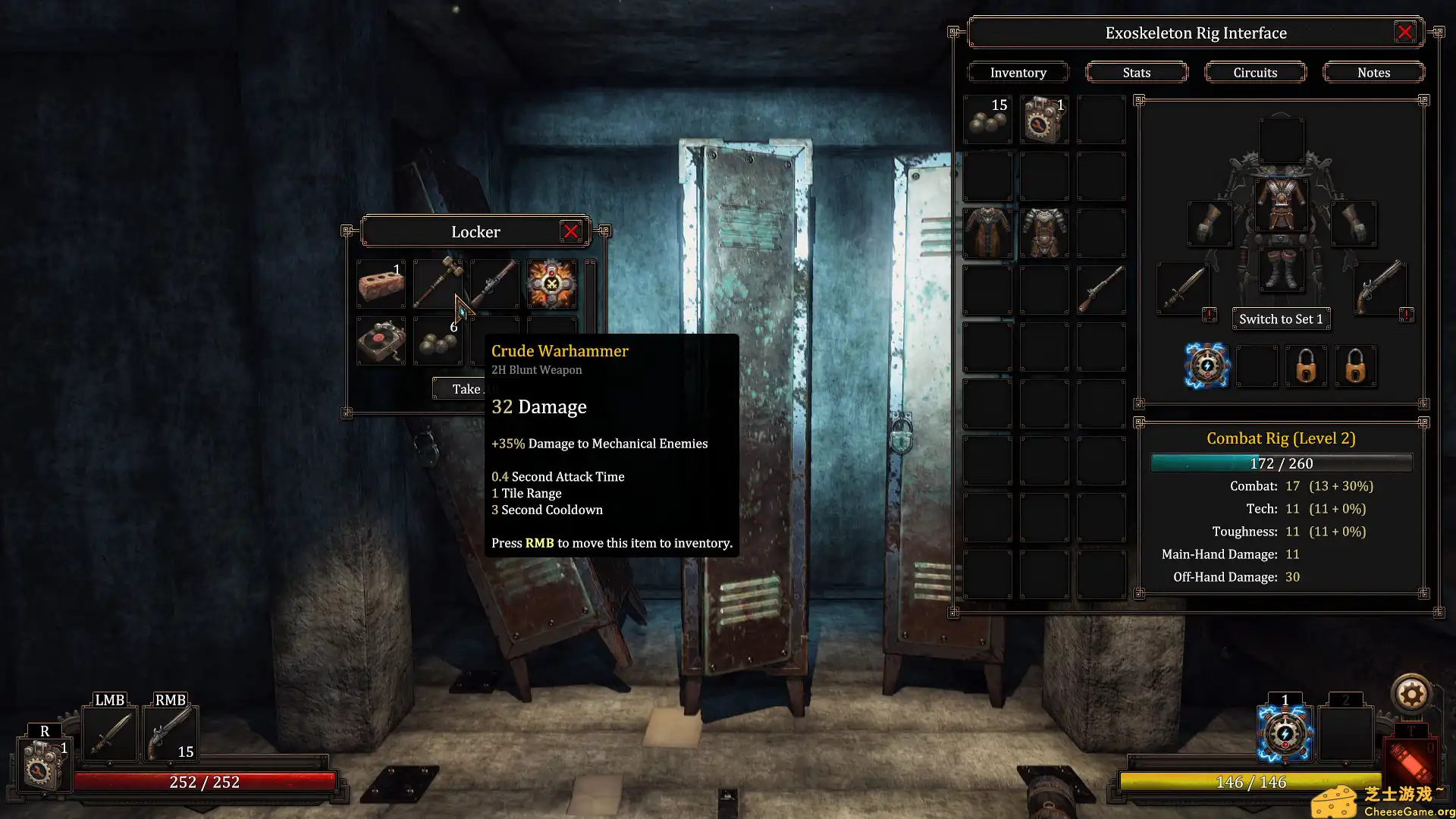Show the Notes tab
This screenshot has height=819, width=1456.
1373,73
